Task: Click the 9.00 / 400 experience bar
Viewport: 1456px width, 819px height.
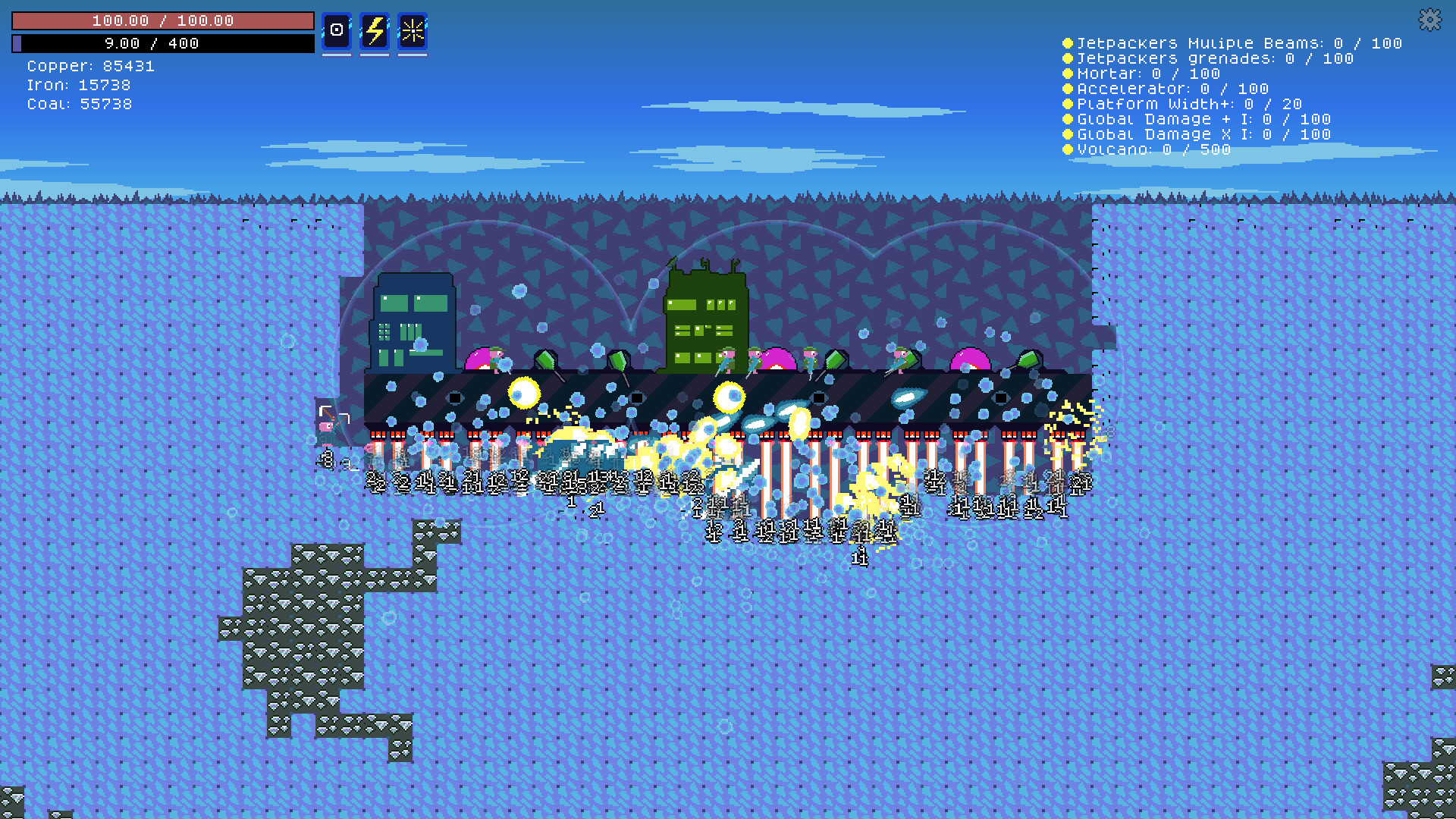Action: point(163,43)
